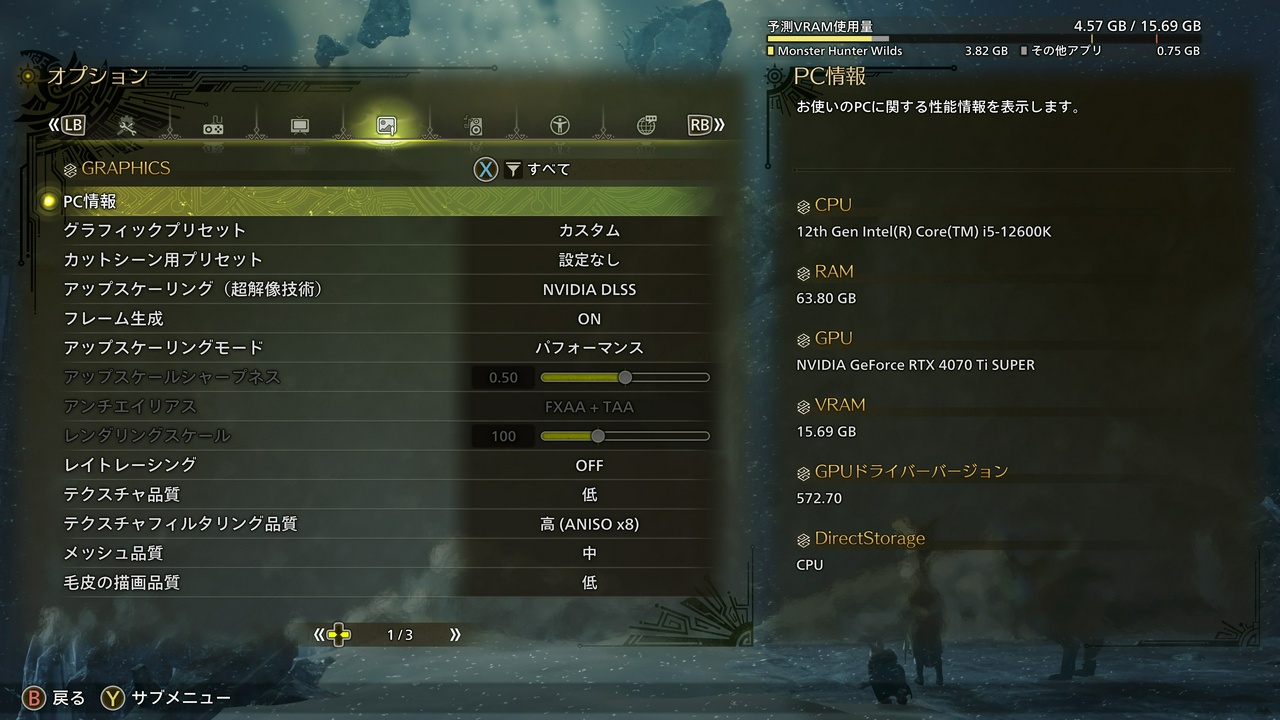Image resolution: width=1280 pixels, height=720 pixels.
Task: Enable レイトレーシング currently set to OFF
Action: (x=589, y=465)
